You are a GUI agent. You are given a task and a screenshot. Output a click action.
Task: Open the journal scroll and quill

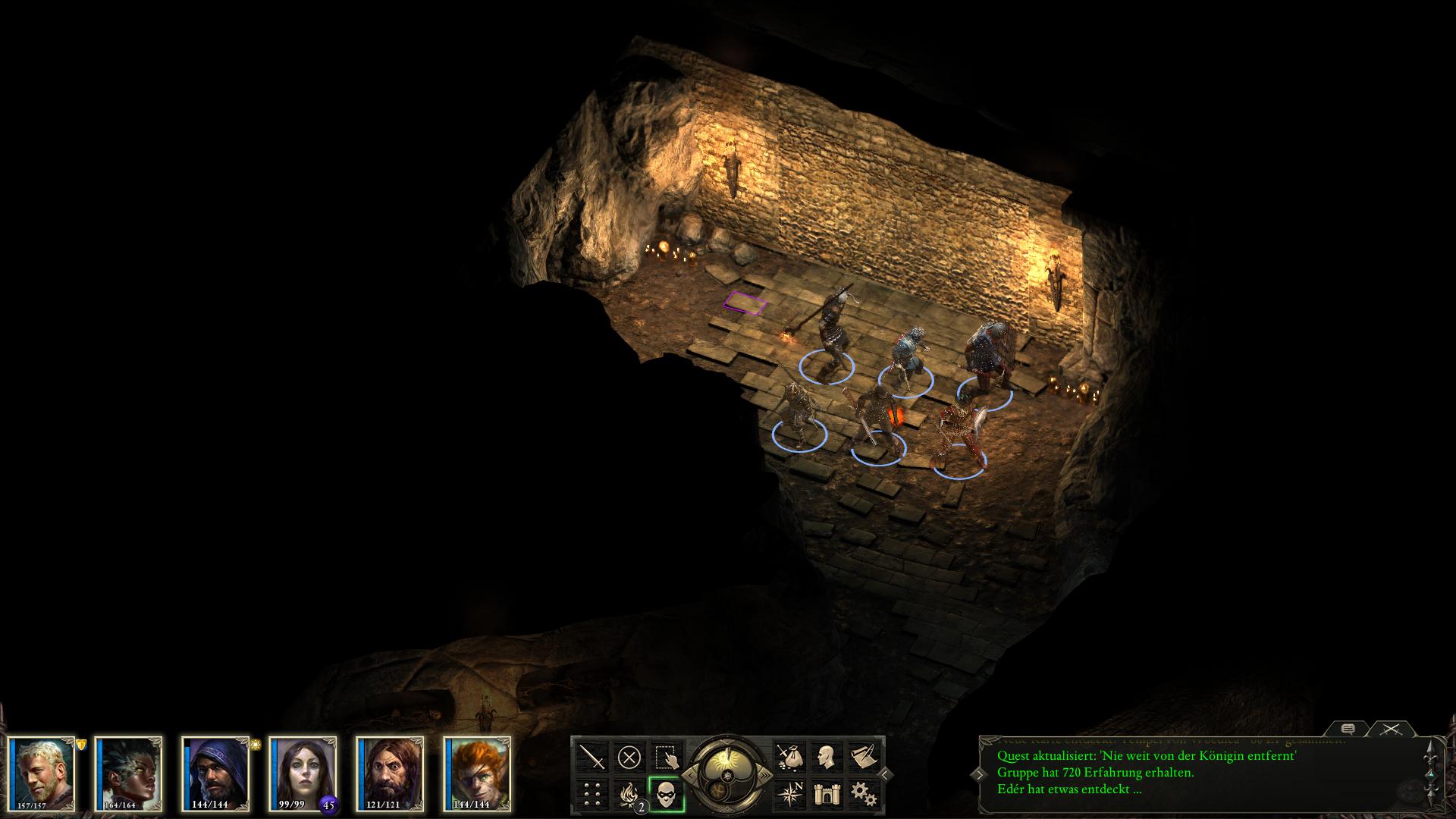(x=863, y=757)
